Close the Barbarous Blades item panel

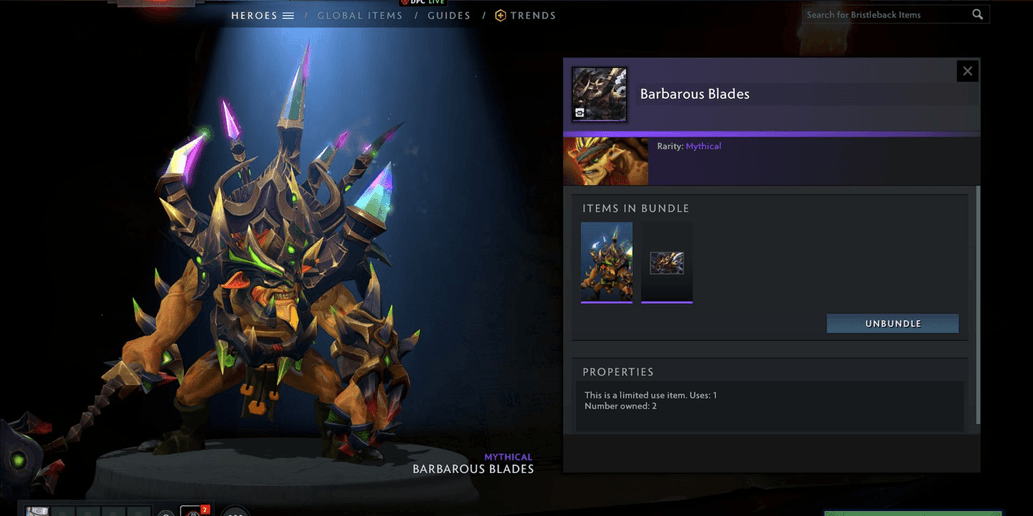point(967,71)
